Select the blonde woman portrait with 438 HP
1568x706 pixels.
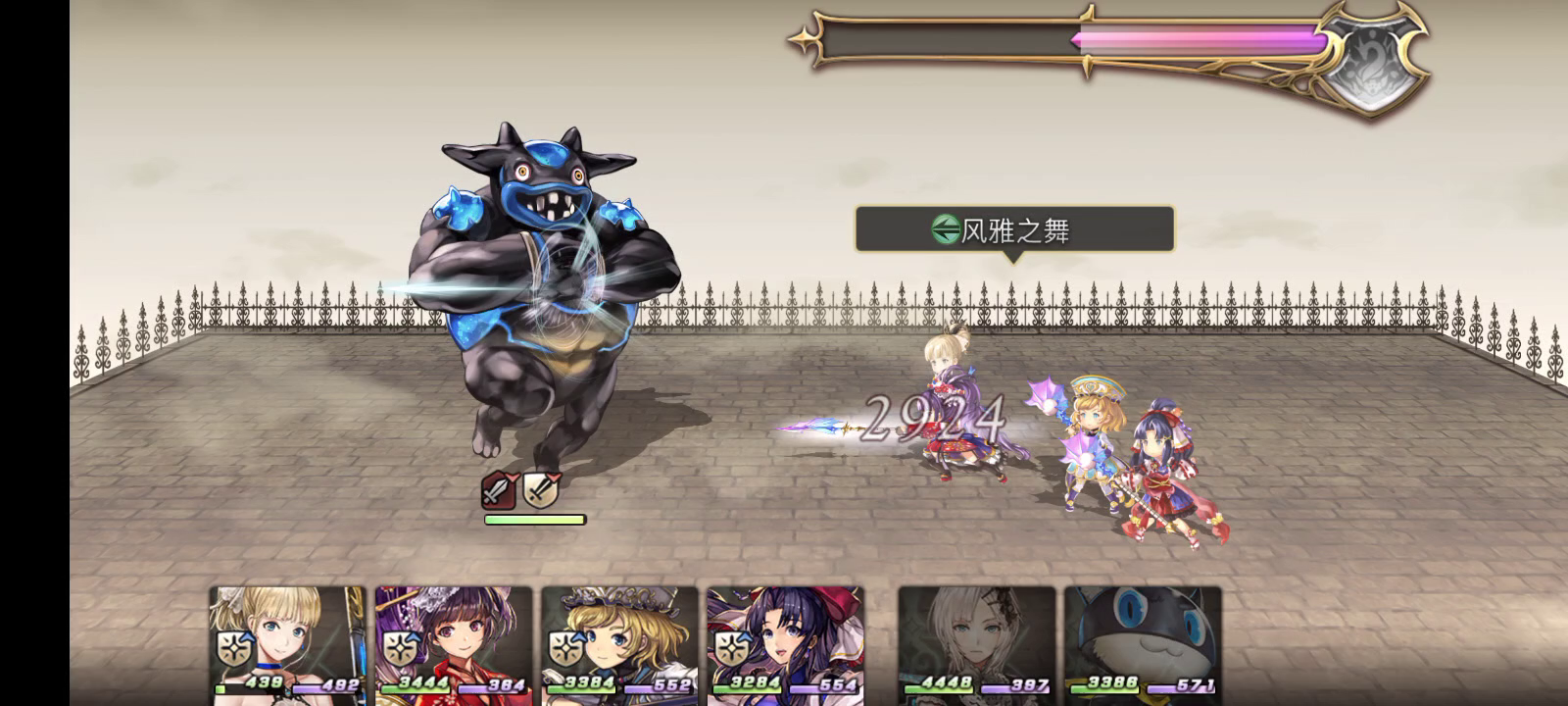pyautogui.click(x=287, y=642)
